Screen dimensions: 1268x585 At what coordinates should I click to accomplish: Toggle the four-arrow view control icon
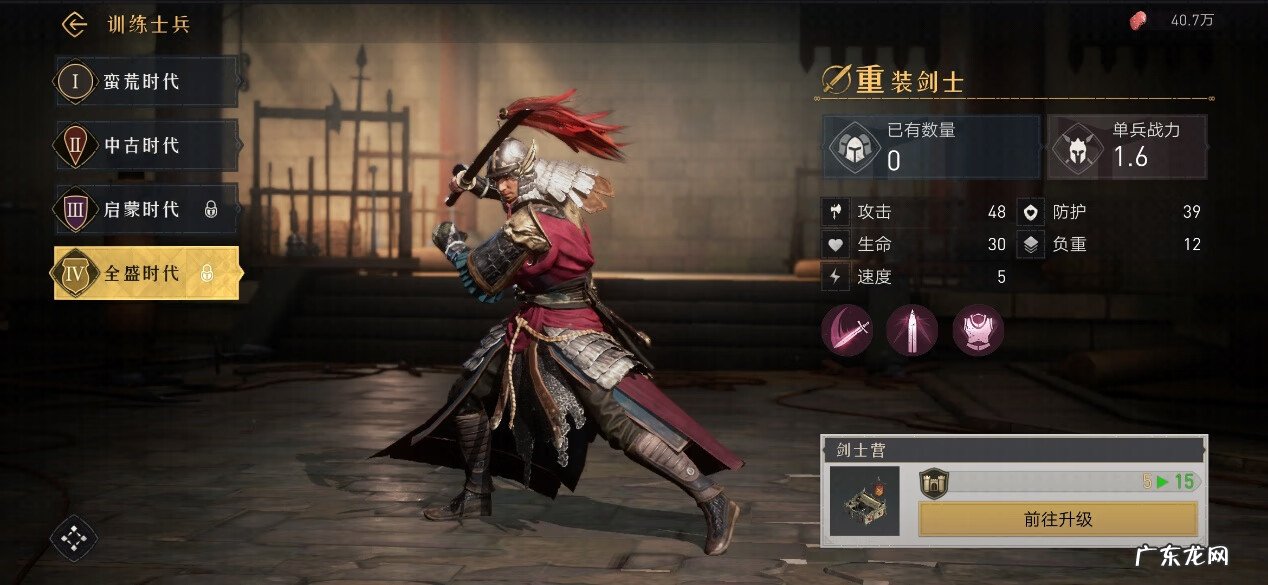pyautogui.click(x=74, y=539)
